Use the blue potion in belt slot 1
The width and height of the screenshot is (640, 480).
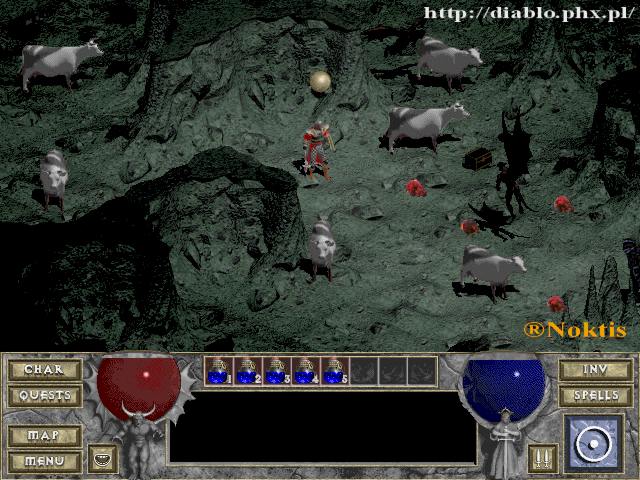(219, 372)
